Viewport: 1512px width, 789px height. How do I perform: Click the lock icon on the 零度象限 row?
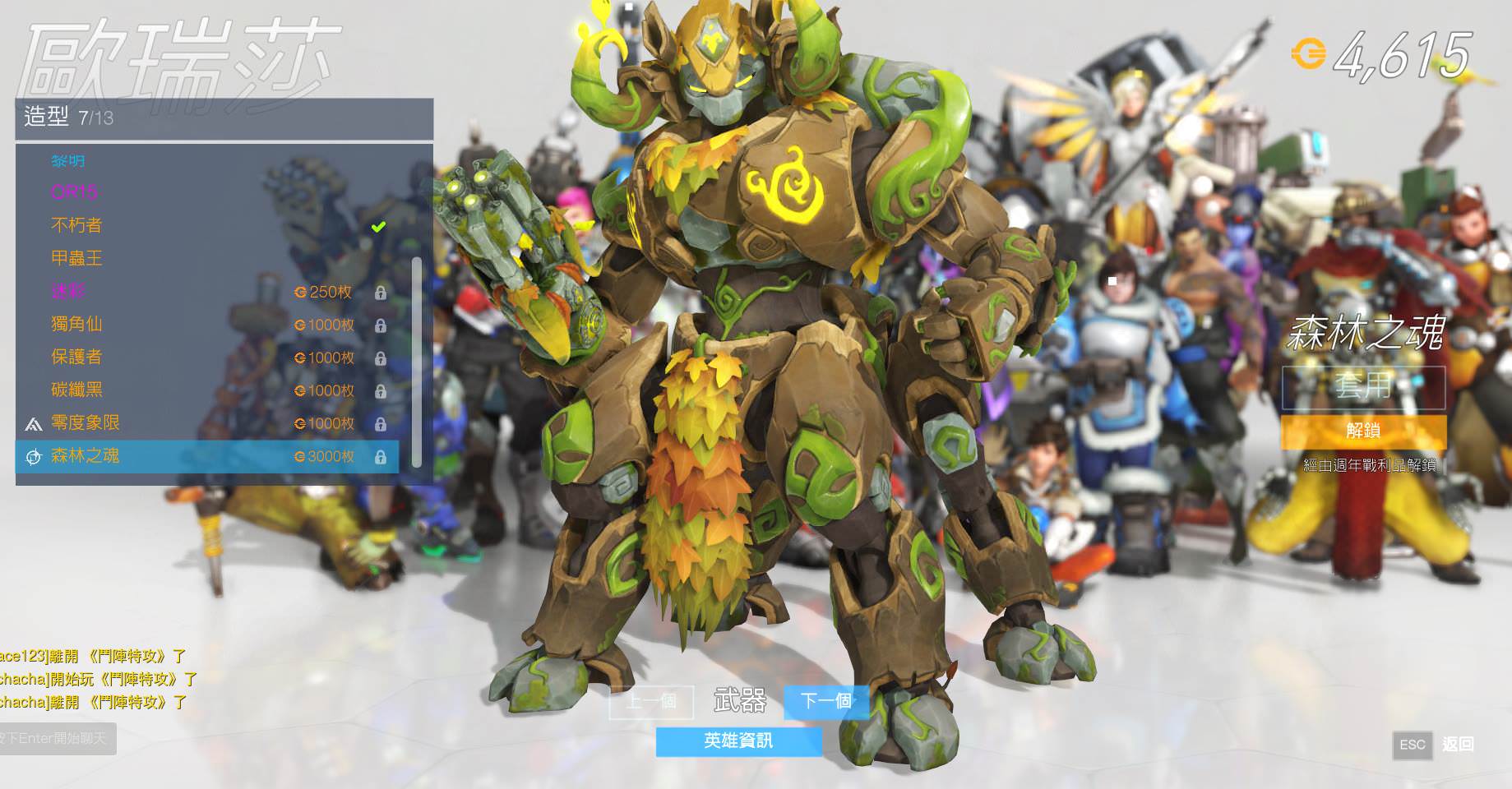tap(381, 424)
